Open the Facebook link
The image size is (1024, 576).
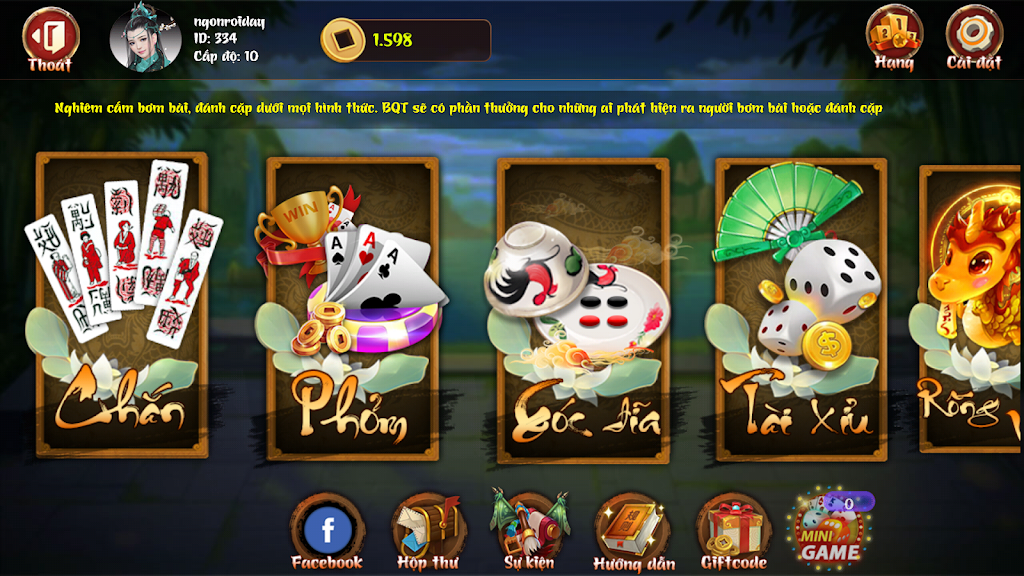tap(327, 531)
